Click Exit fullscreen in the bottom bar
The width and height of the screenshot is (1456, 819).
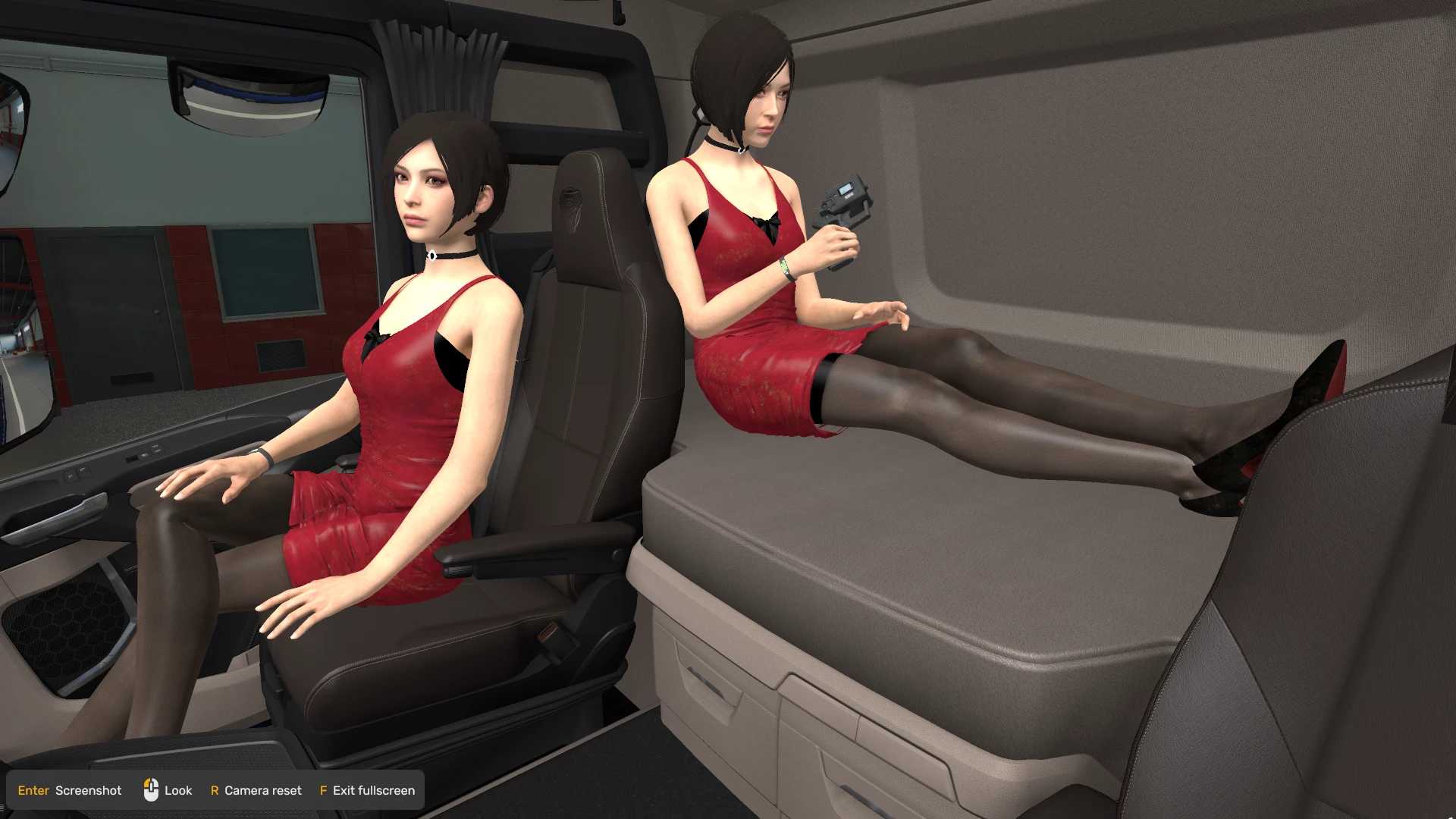pos(368,790)
